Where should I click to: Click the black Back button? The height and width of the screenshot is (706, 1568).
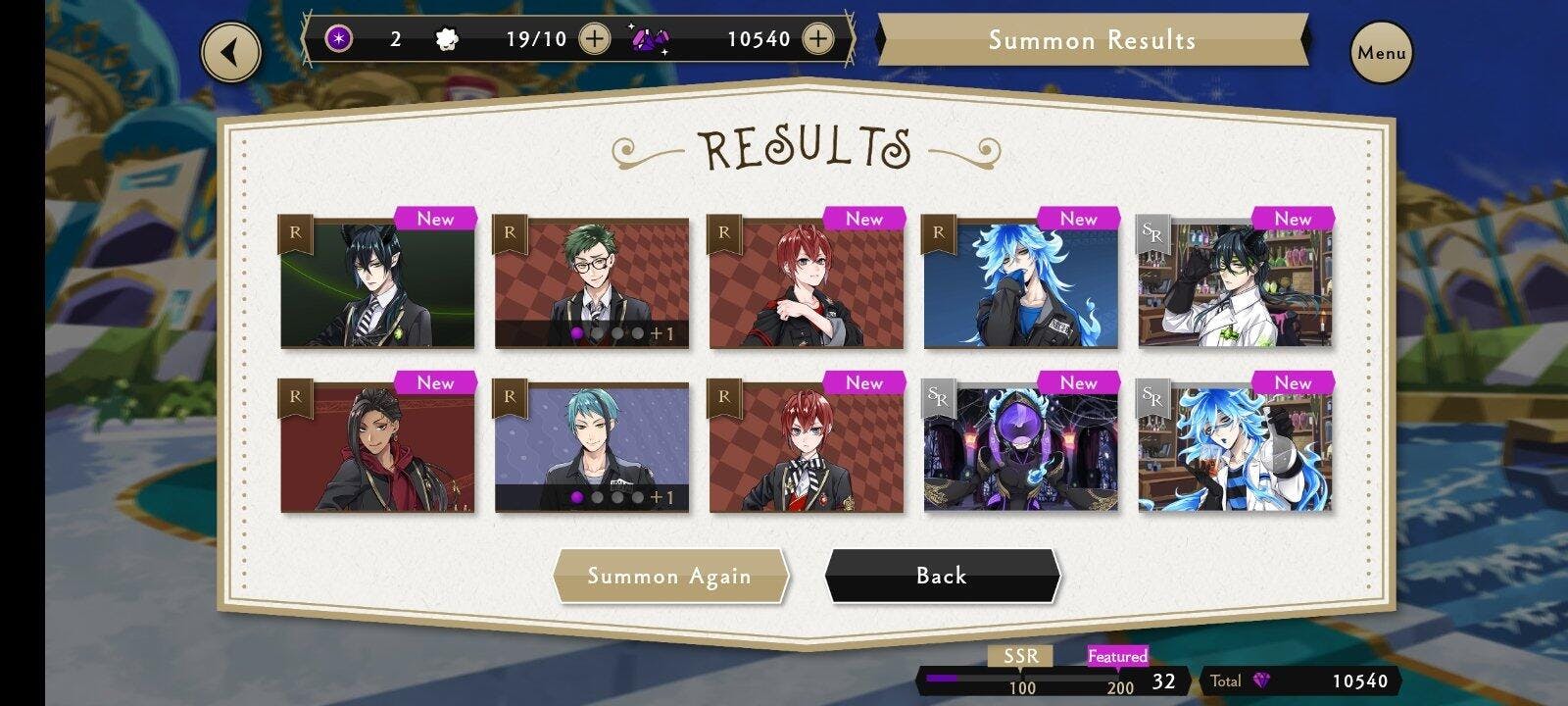pos(942,576)
